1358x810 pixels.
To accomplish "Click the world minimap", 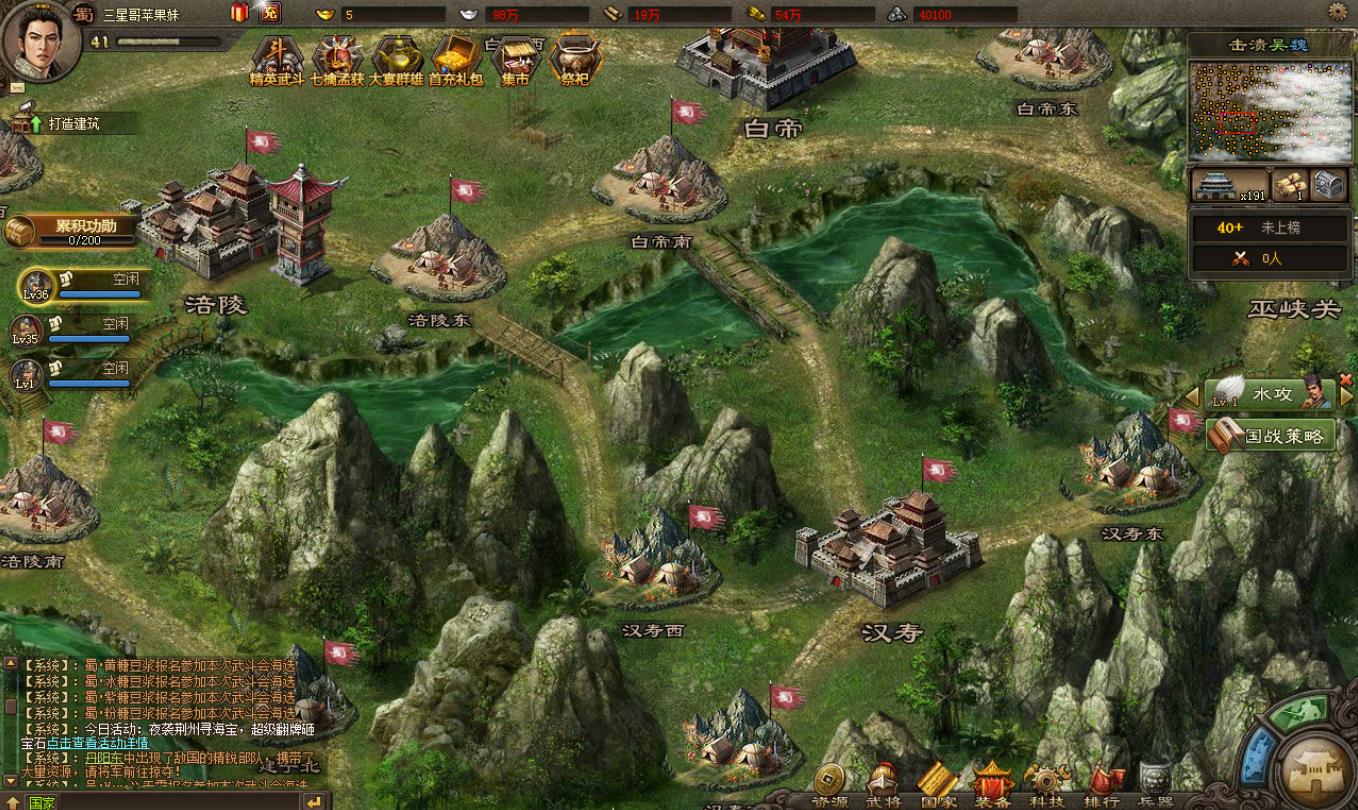I will (x=1266, y=111).
